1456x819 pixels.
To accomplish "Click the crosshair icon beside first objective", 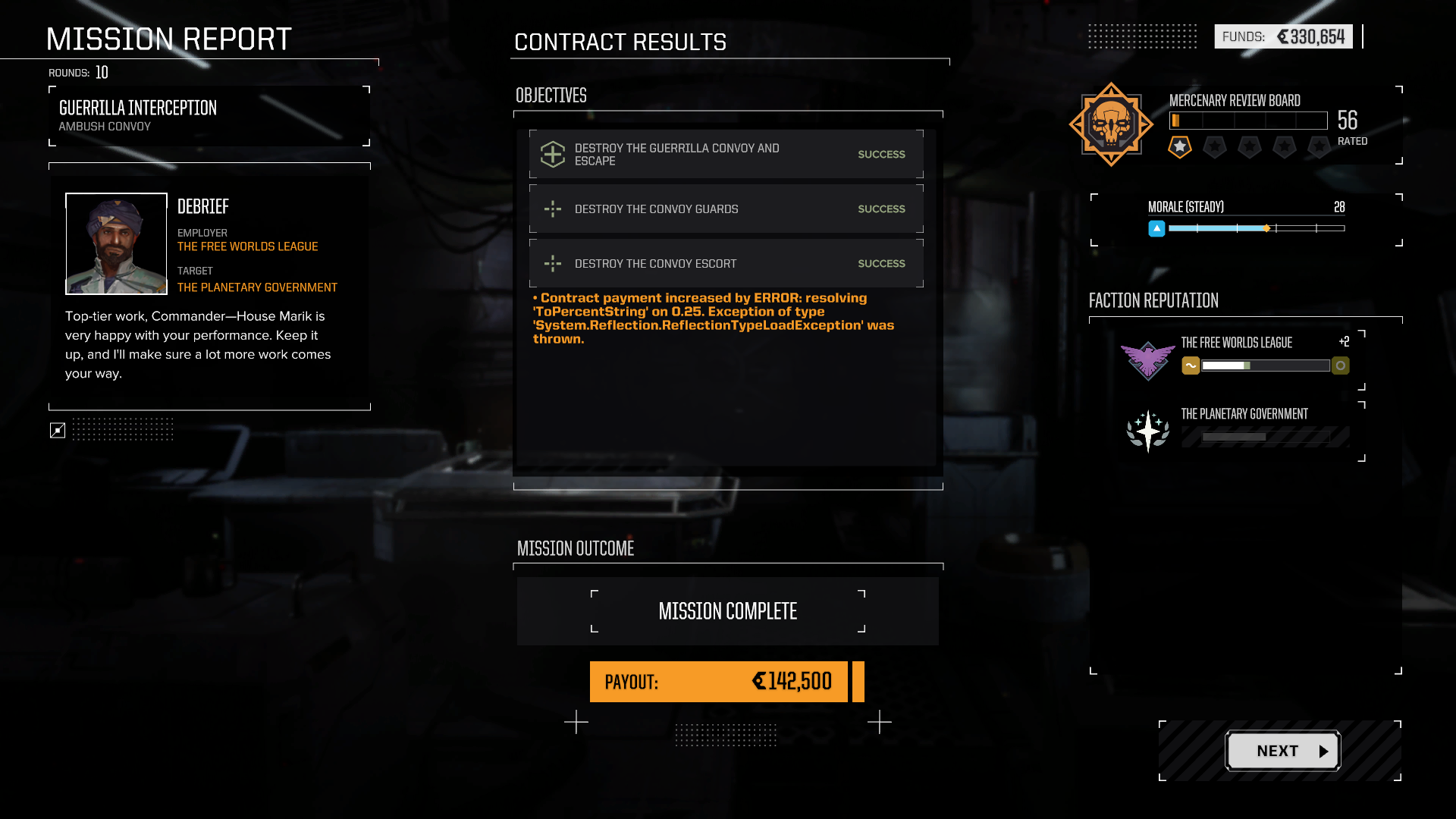I will pyautogui.click(x=553, y=154).
